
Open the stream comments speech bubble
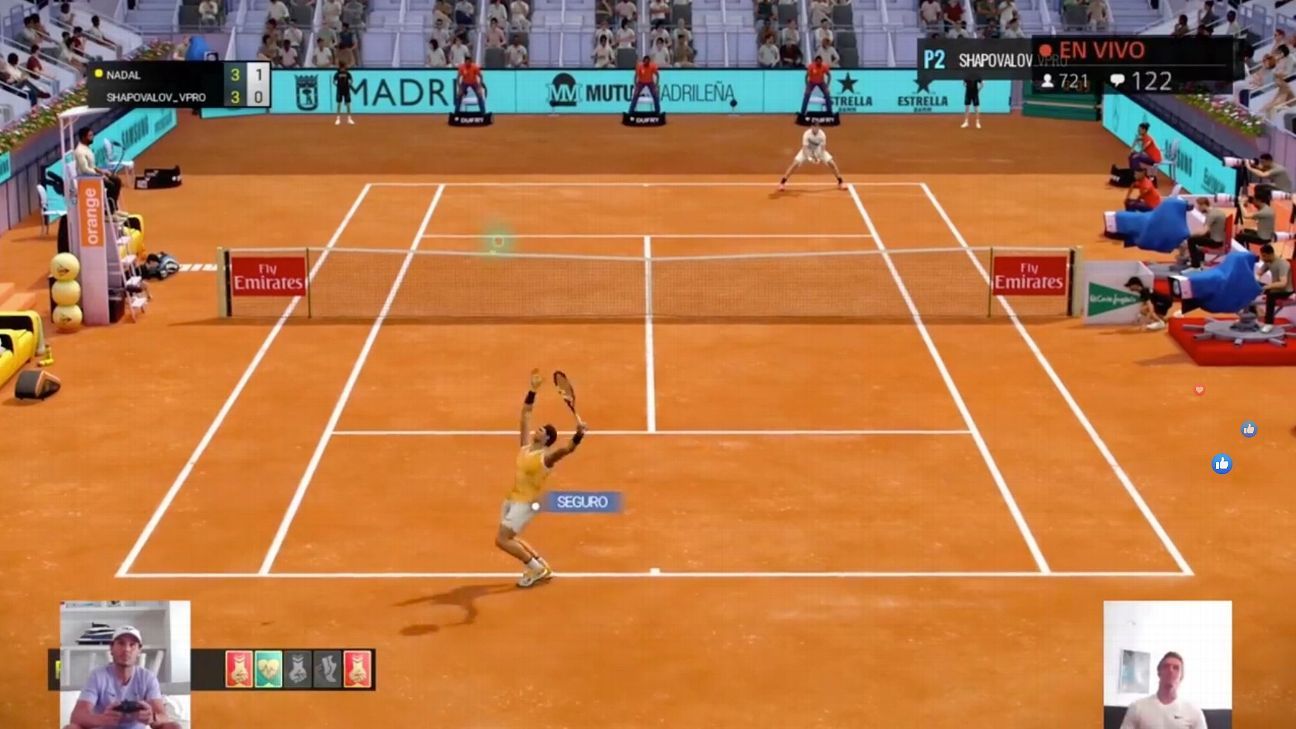click(x=1117, y=81)
